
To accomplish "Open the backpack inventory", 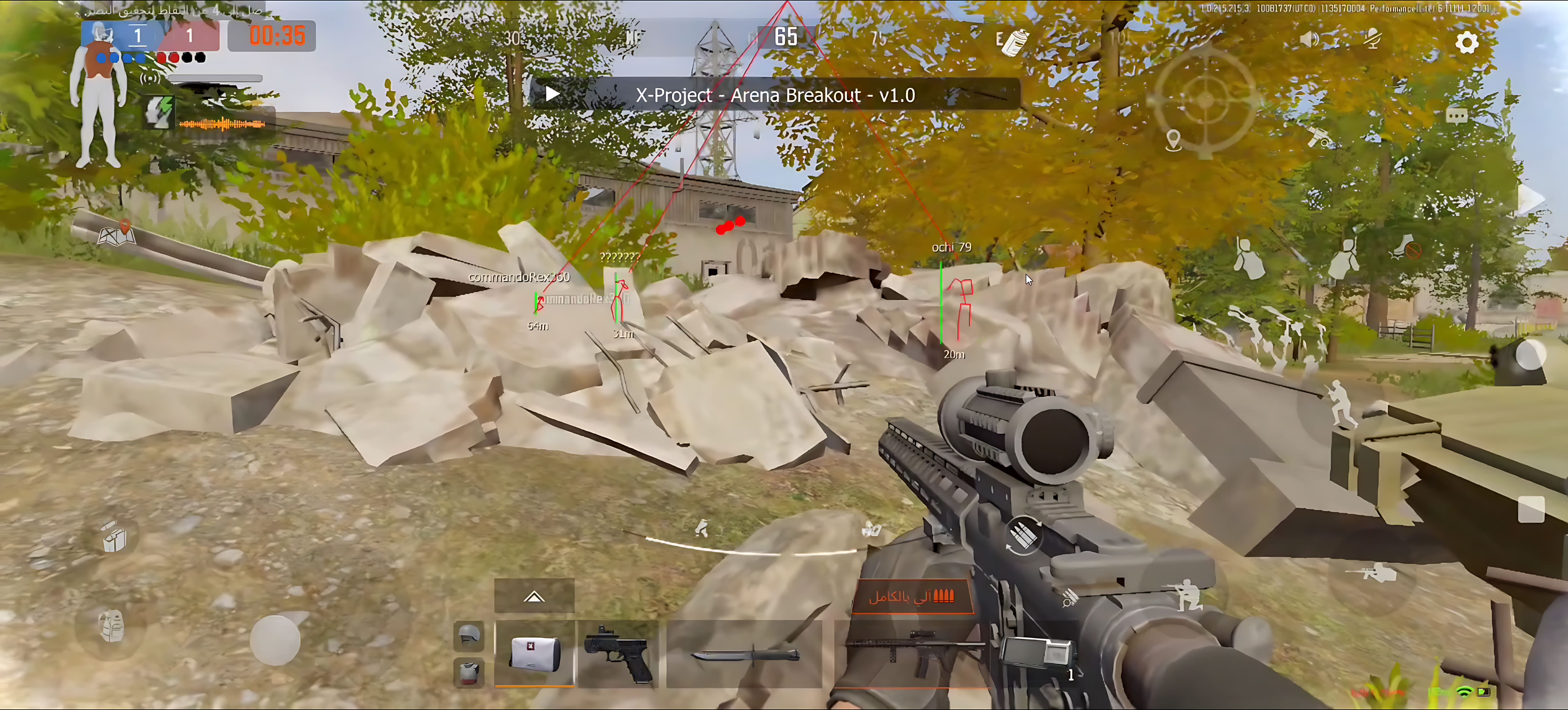I will click(112, 626).
